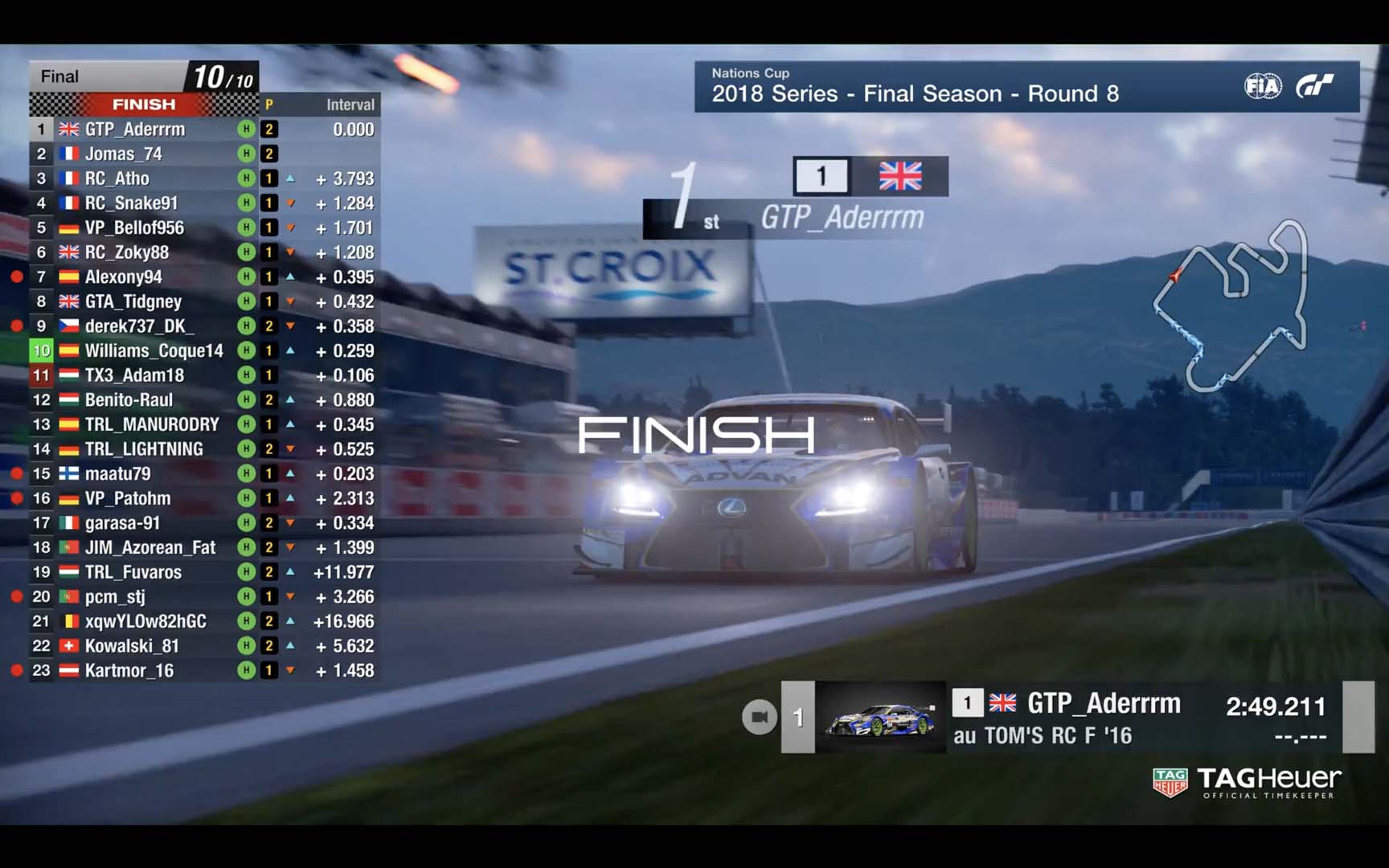Click the camera view icon
The width and height of the screenshot is (1389, 868).
pos(759,717)
